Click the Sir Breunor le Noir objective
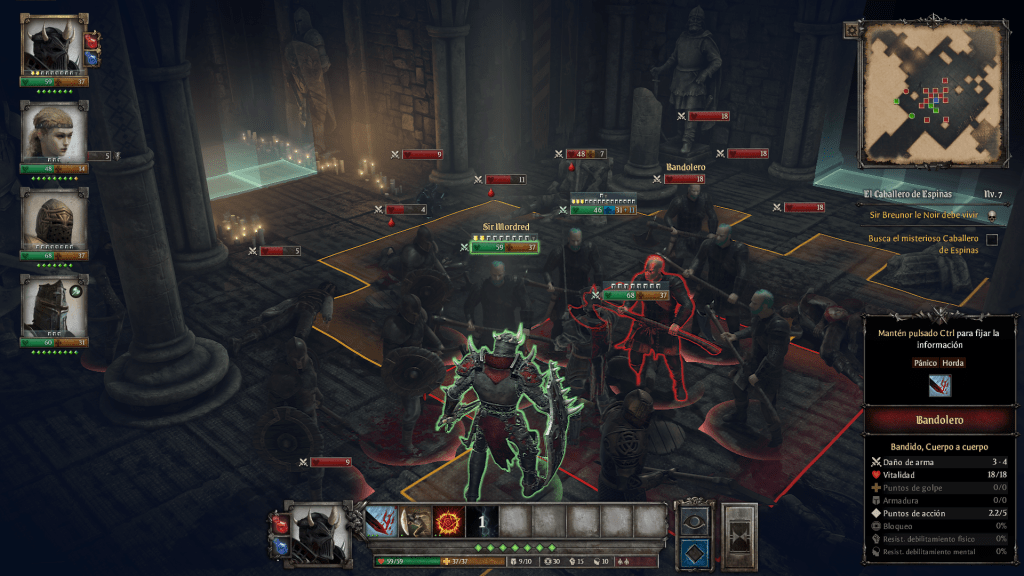 point(918,215)
